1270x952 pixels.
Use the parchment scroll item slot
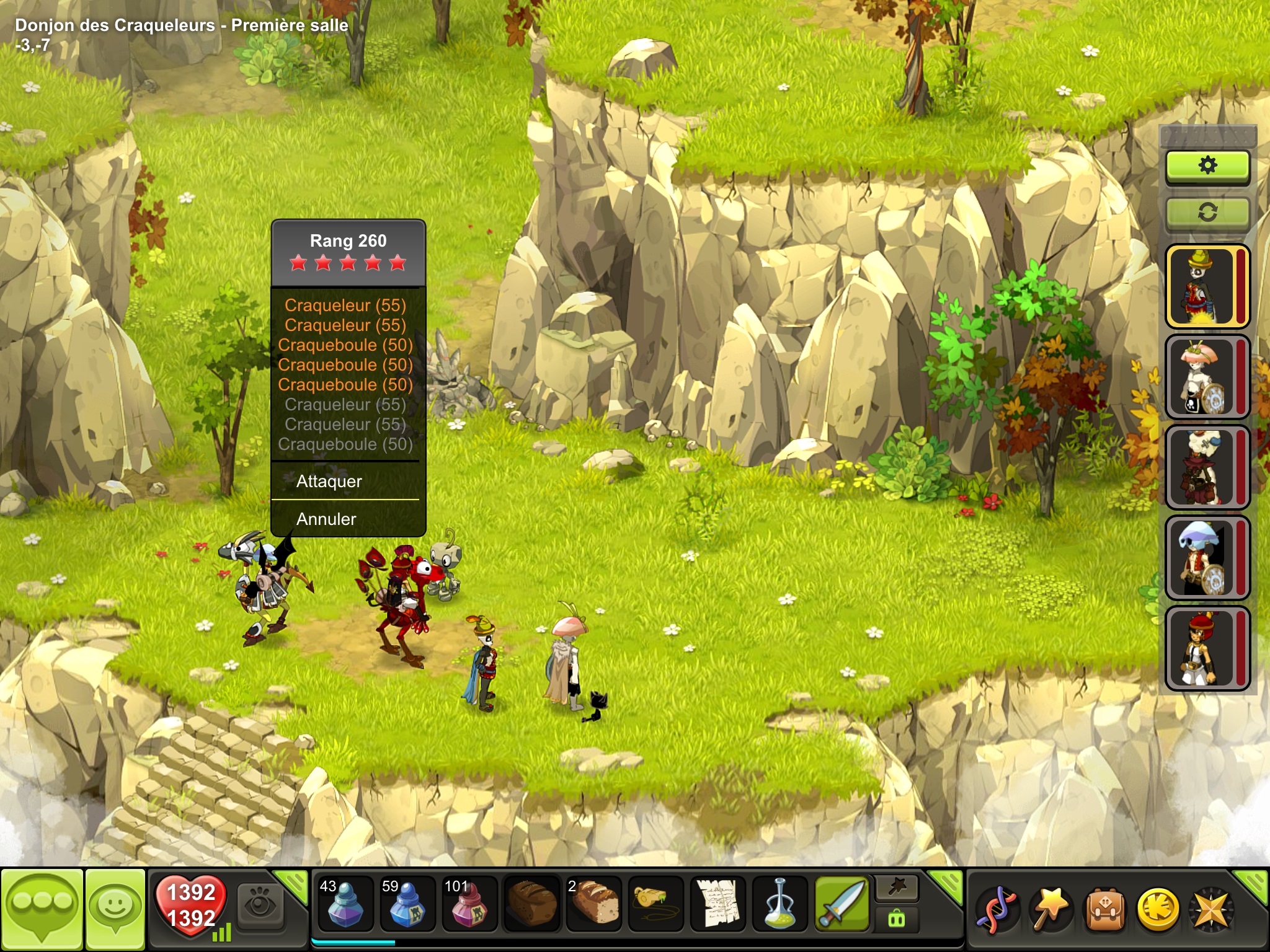pos(718,905)
